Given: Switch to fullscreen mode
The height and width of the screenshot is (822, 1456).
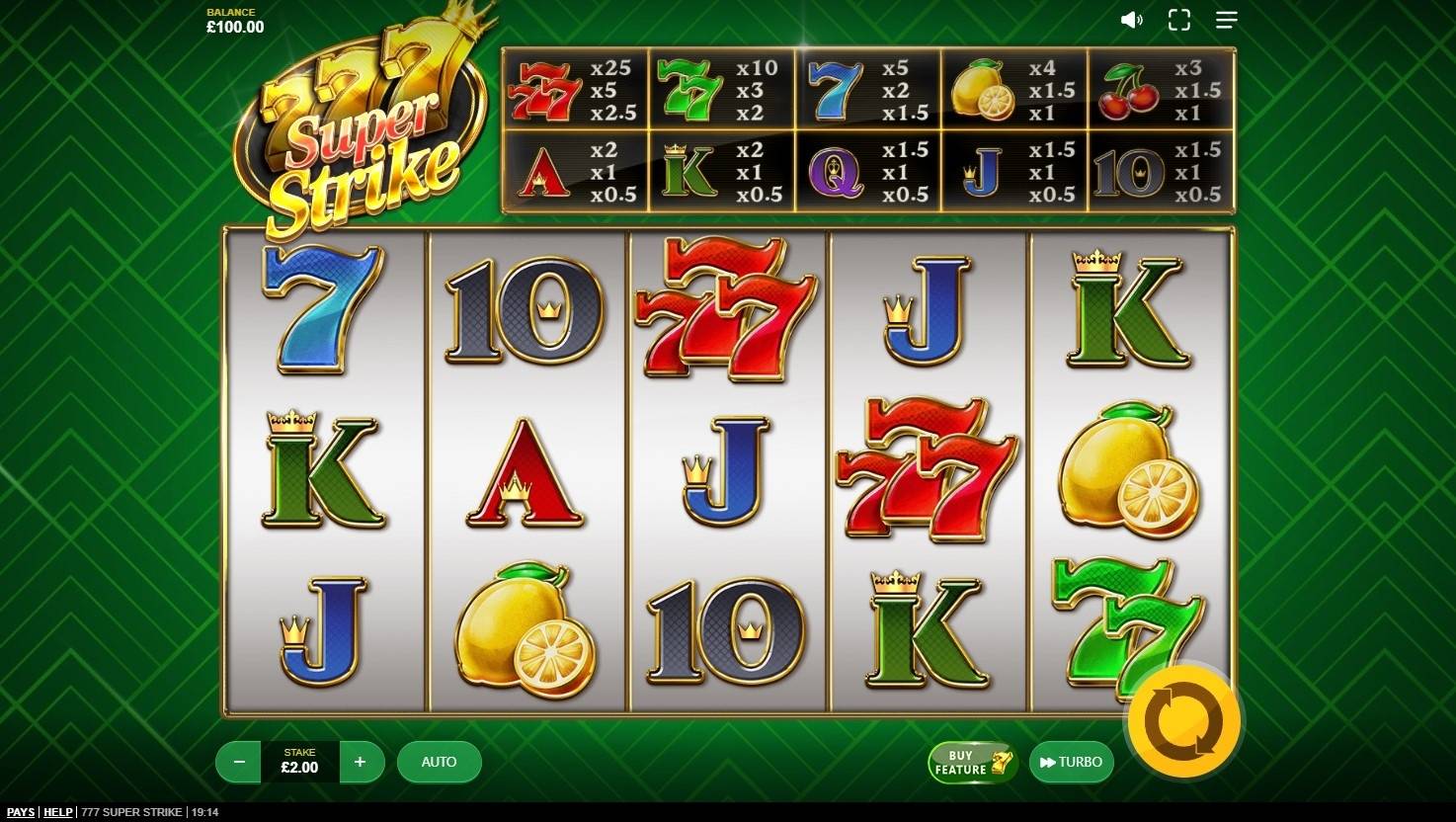Looking at the screenshot, I should 1179,20.
